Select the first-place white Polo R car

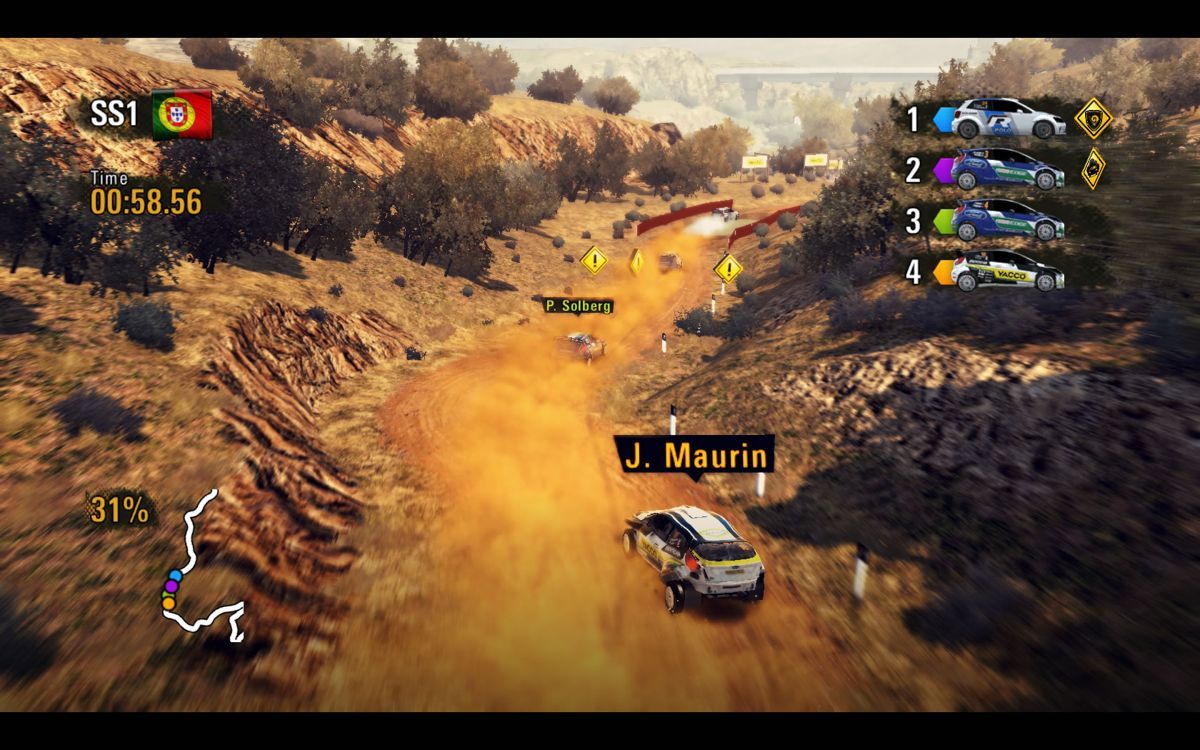[1008, 119]
